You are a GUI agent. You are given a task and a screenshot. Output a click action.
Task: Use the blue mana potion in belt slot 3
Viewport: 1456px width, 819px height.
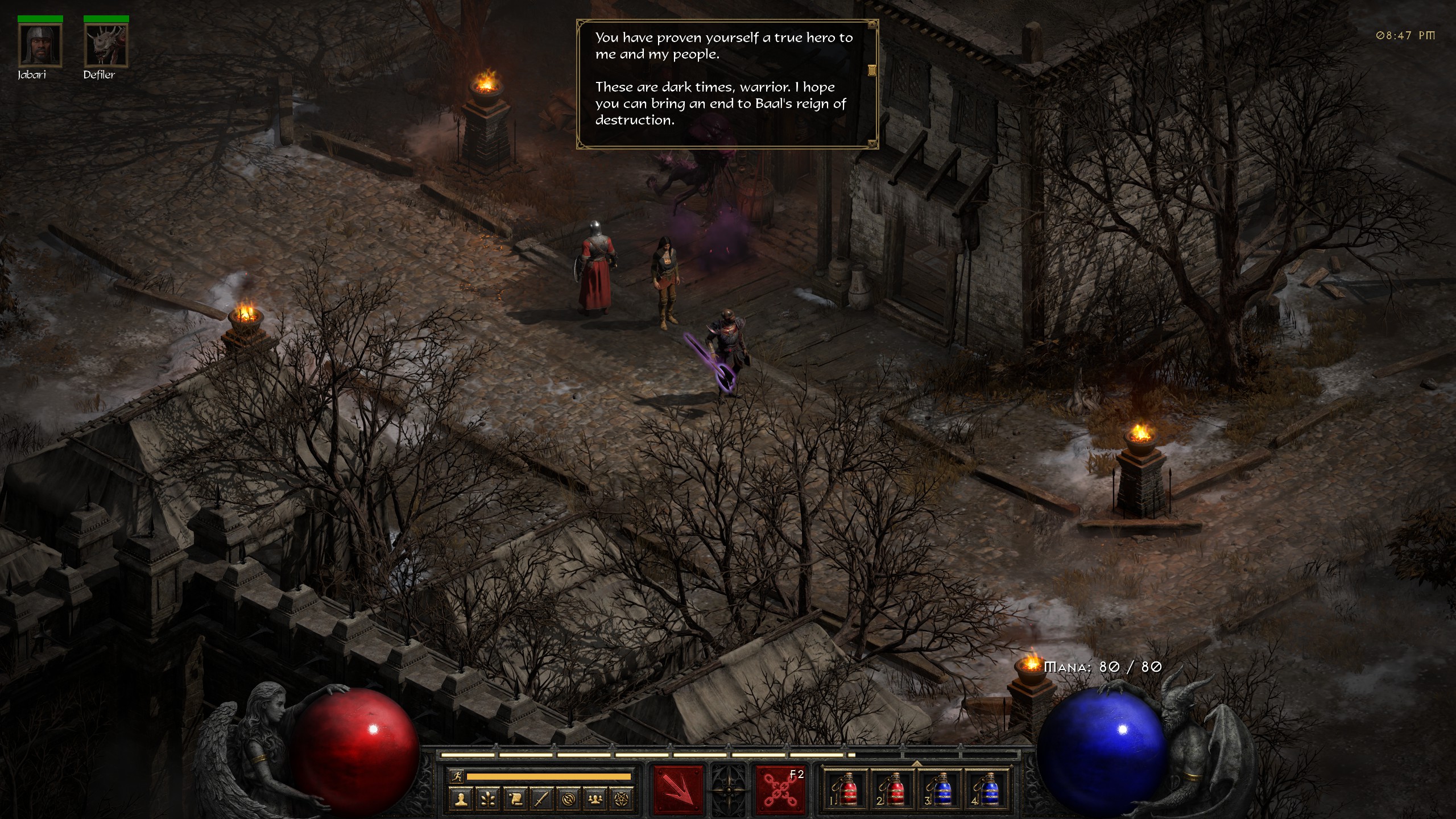[940, 791]
